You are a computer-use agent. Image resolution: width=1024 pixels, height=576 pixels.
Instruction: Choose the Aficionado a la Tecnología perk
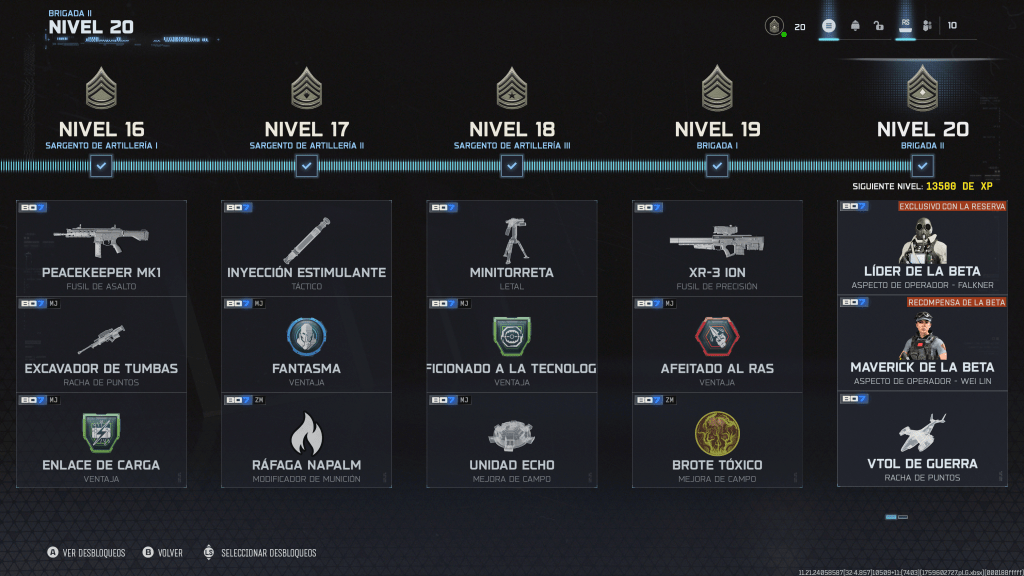(511, 344)
